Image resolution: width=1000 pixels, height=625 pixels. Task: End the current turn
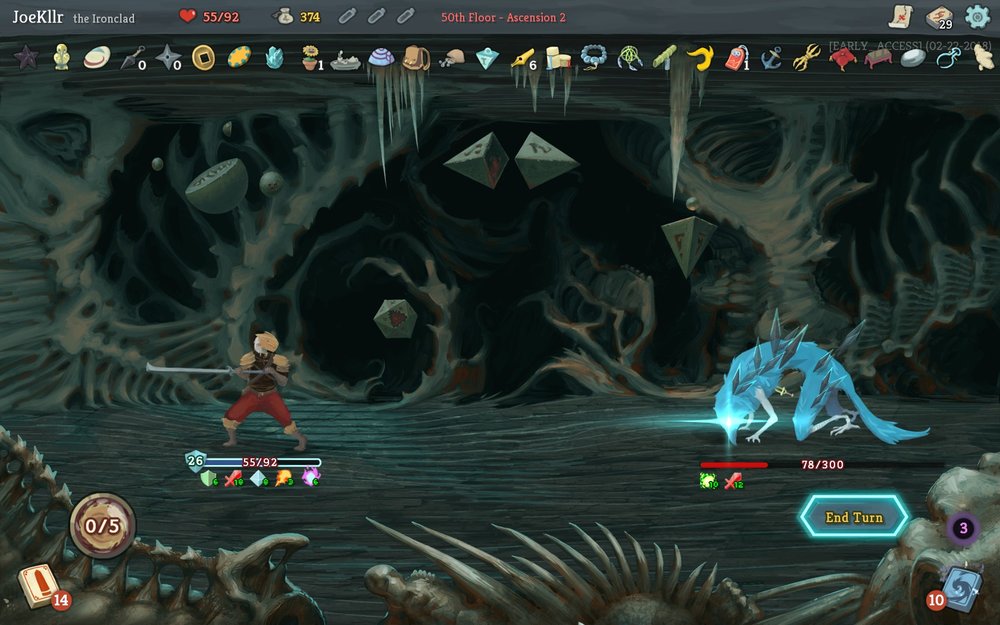click(x=854, y=517)
